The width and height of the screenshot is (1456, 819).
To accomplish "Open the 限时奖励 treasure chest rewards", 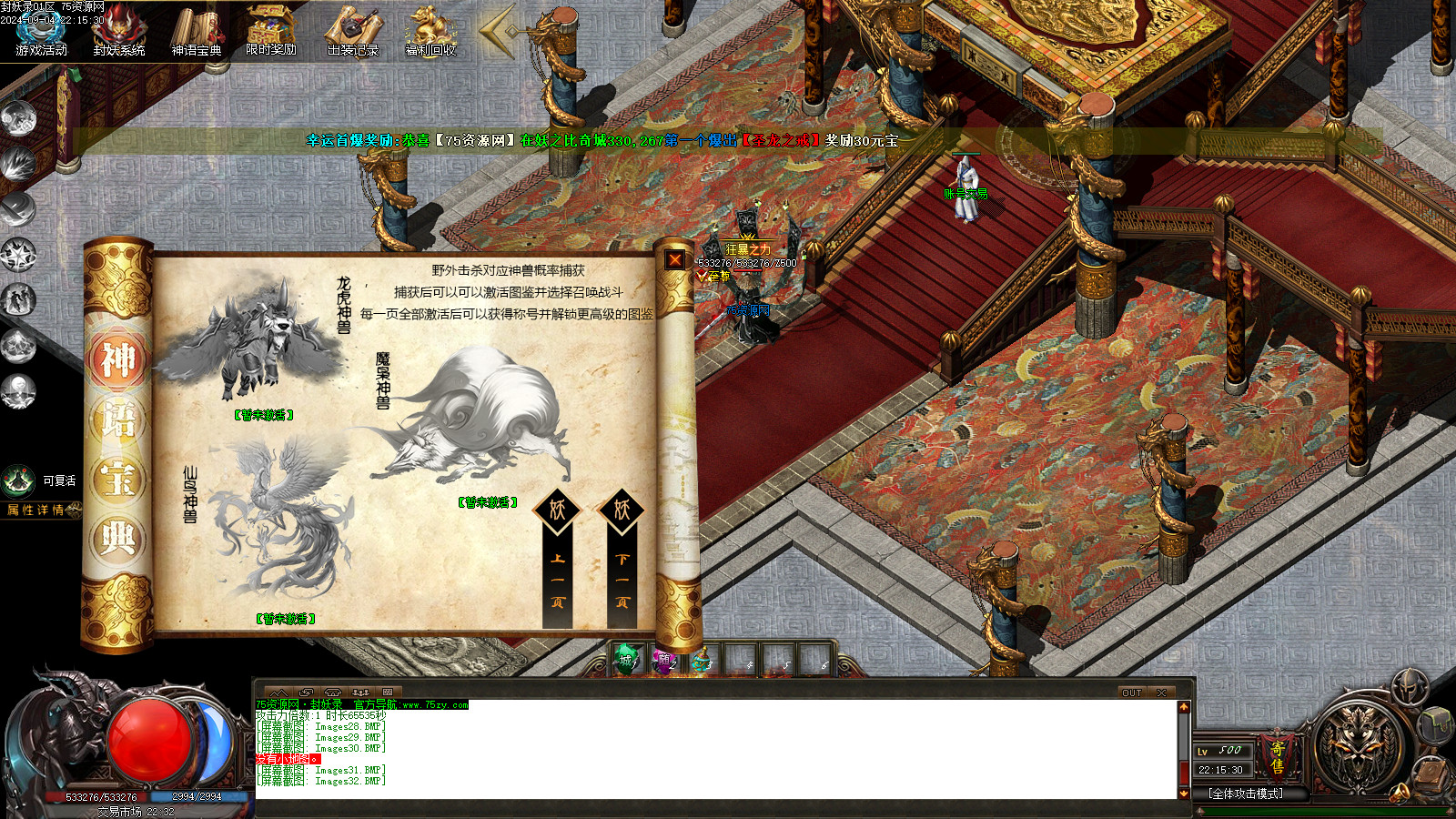I will tap(271, 31).
